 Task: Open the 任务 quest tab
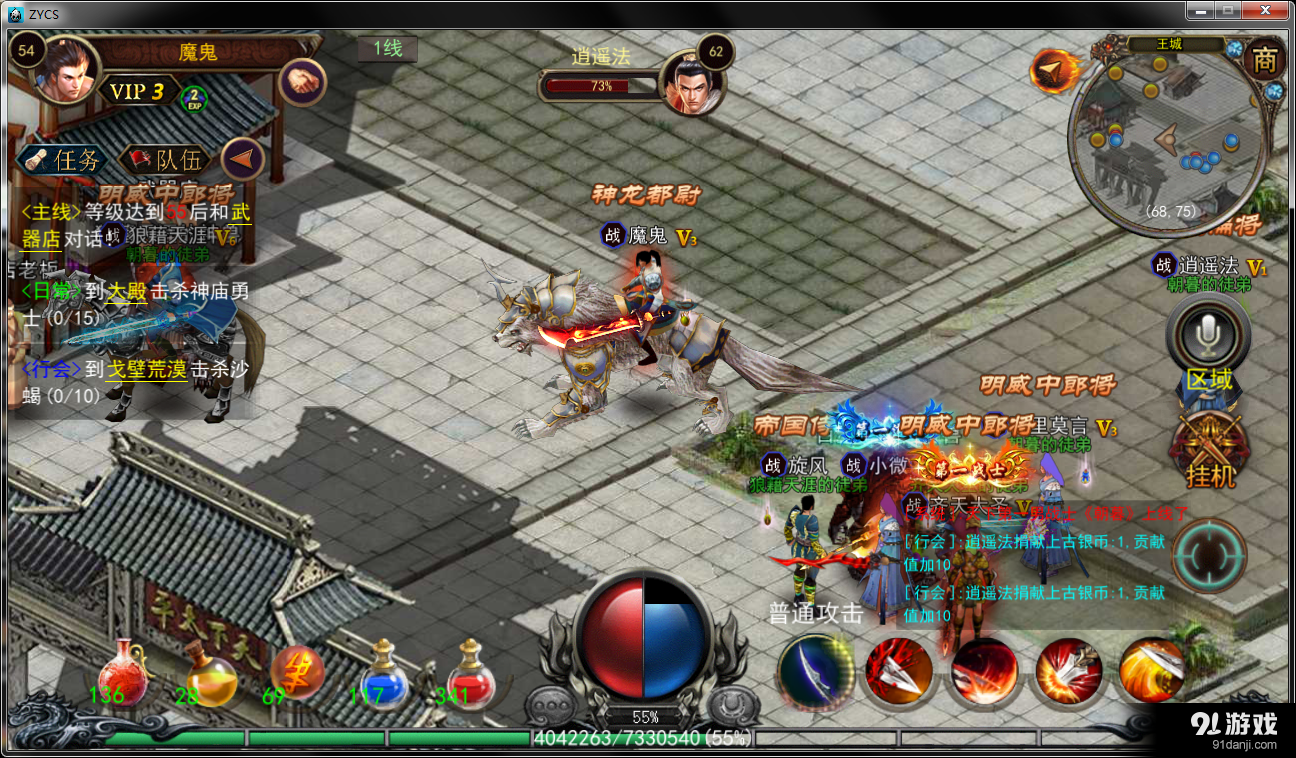pos(63,160)
